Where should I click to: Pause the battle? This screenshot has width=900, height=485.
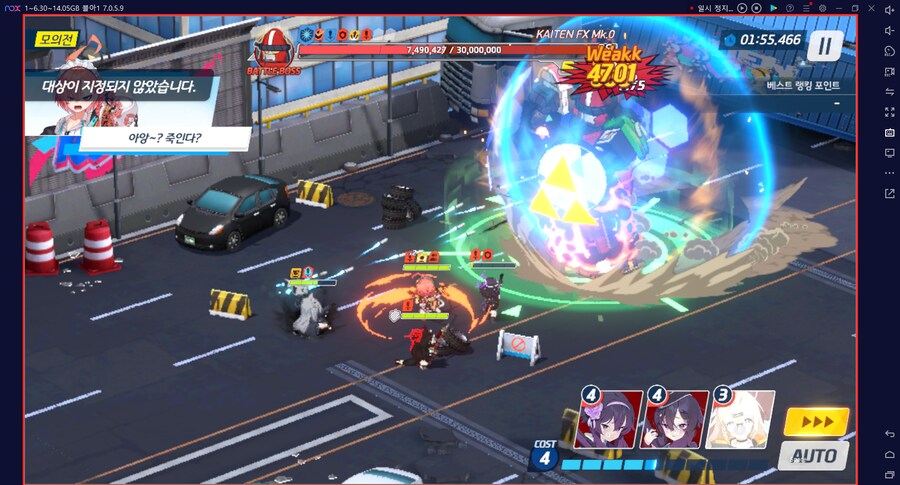(825, 44)
